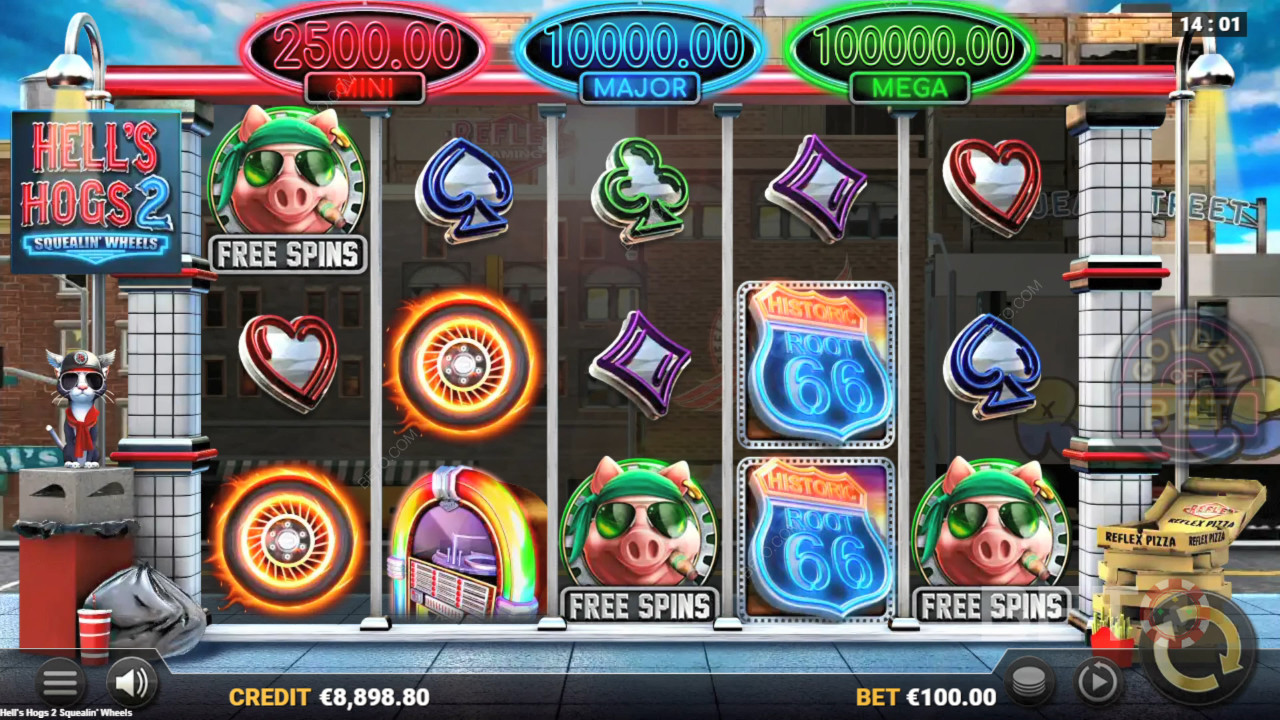Spin the reels with the large arrow button
1280x720 pixels.
[1197, 648]
